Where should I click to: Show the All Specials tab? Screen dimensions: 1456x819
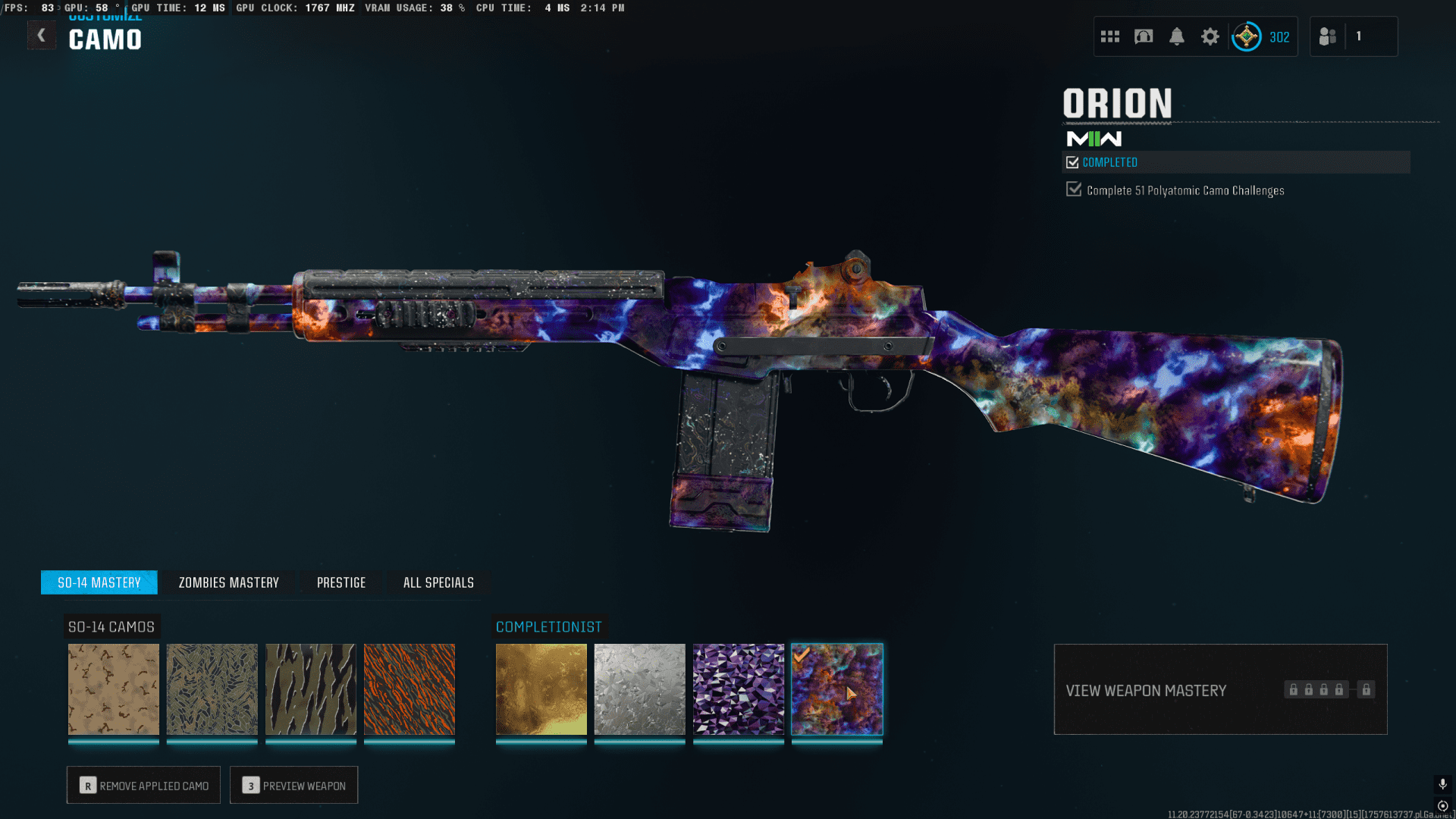tap(438, 582)
